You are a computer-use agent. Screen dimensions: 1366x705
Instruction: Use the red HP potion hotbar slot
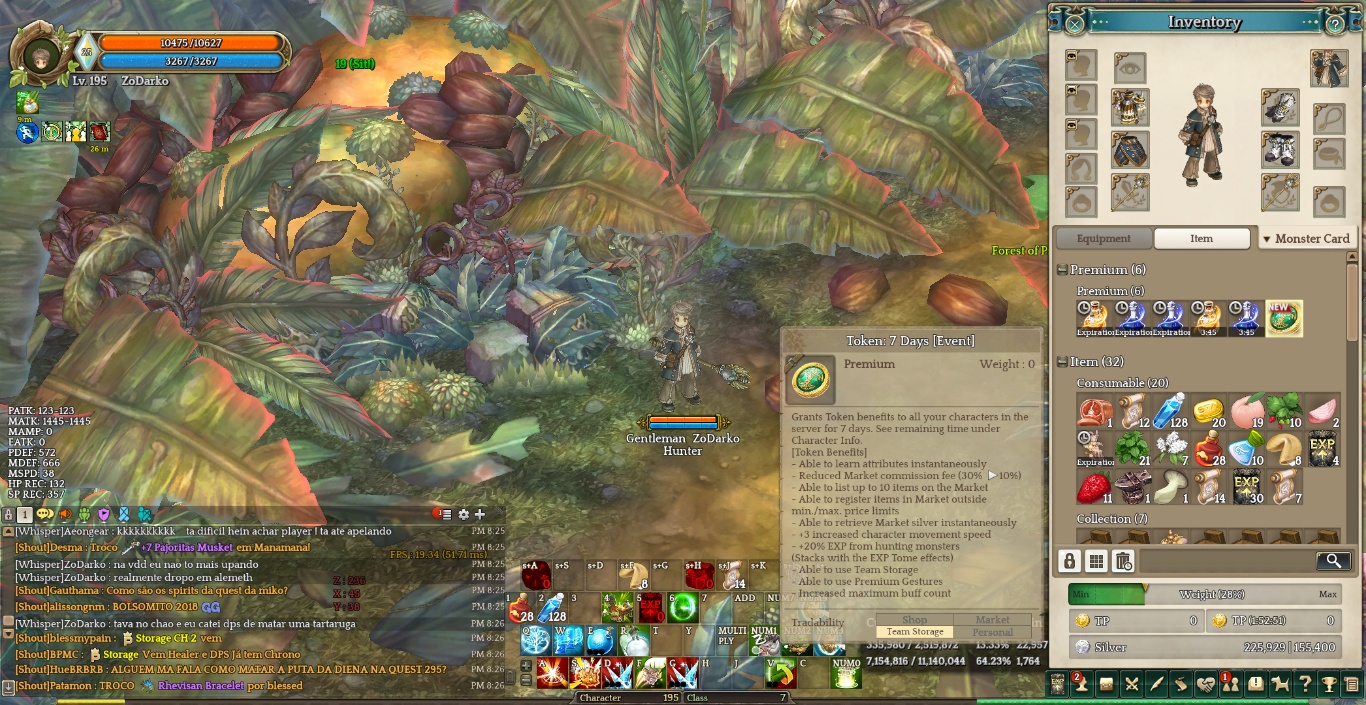pyautogui.click(x=520, y=607)
